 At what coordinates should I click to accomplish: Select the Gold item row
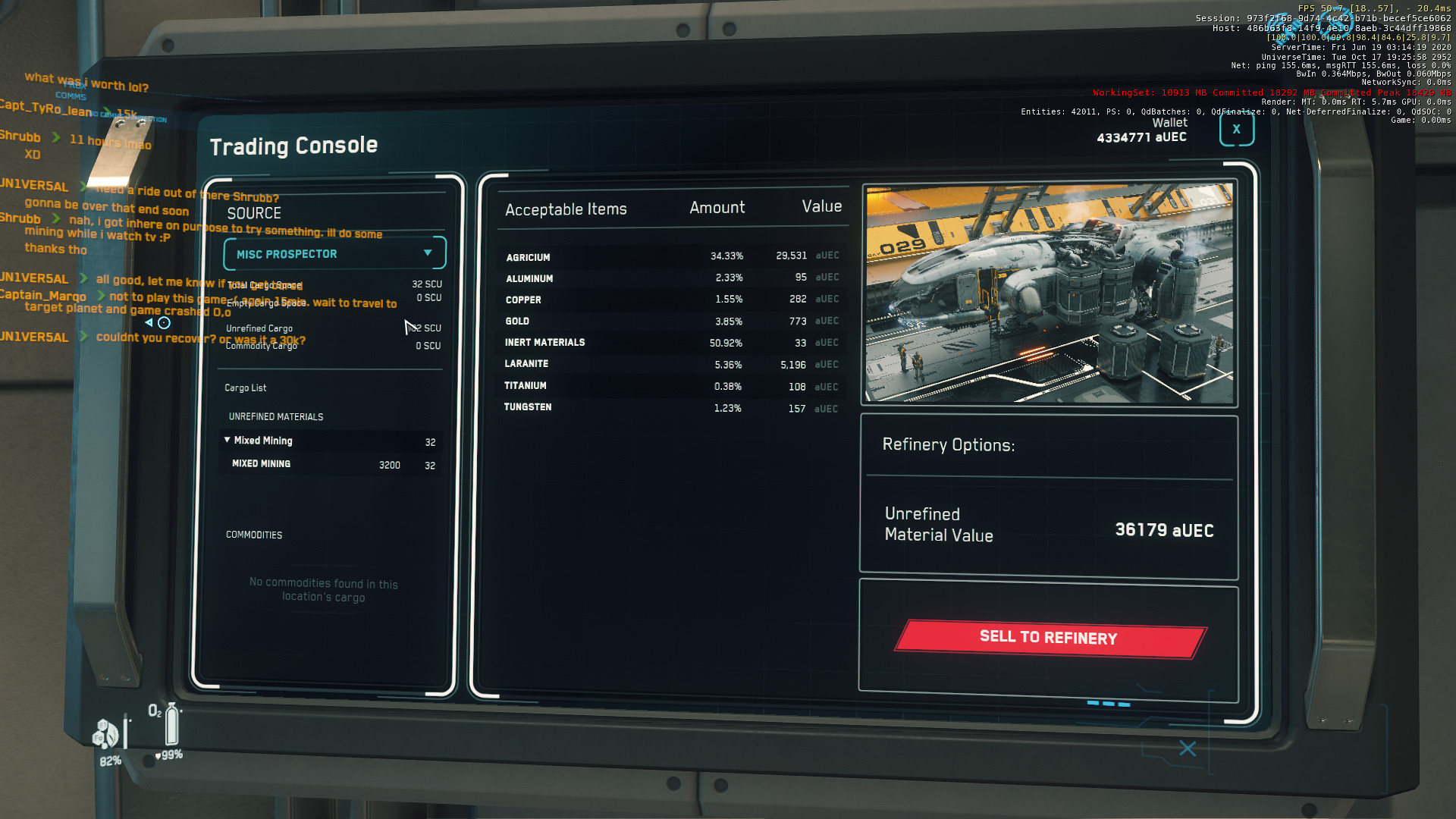[x=671, y=322]
